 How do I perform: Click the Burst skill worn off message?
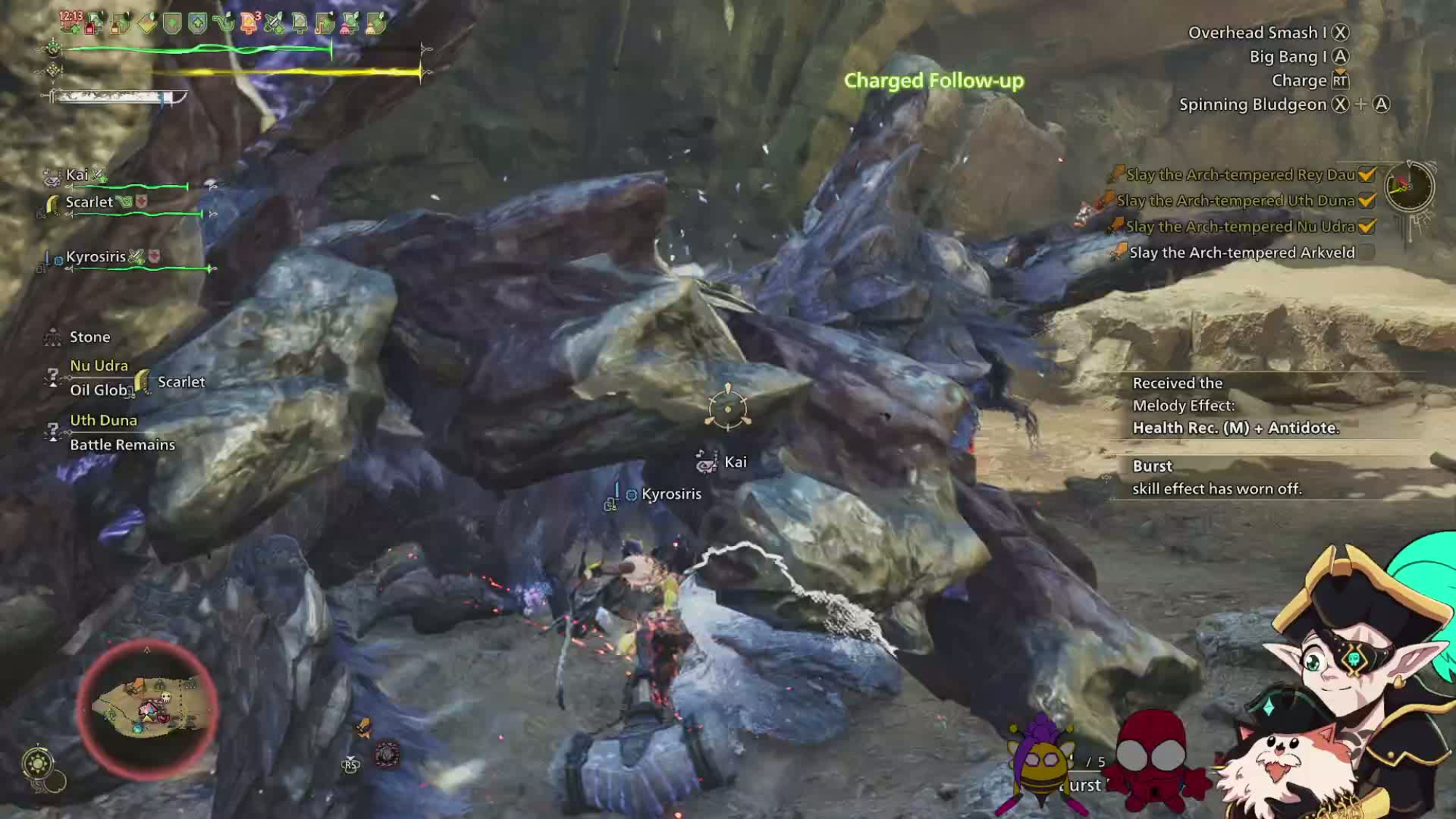1216,478
